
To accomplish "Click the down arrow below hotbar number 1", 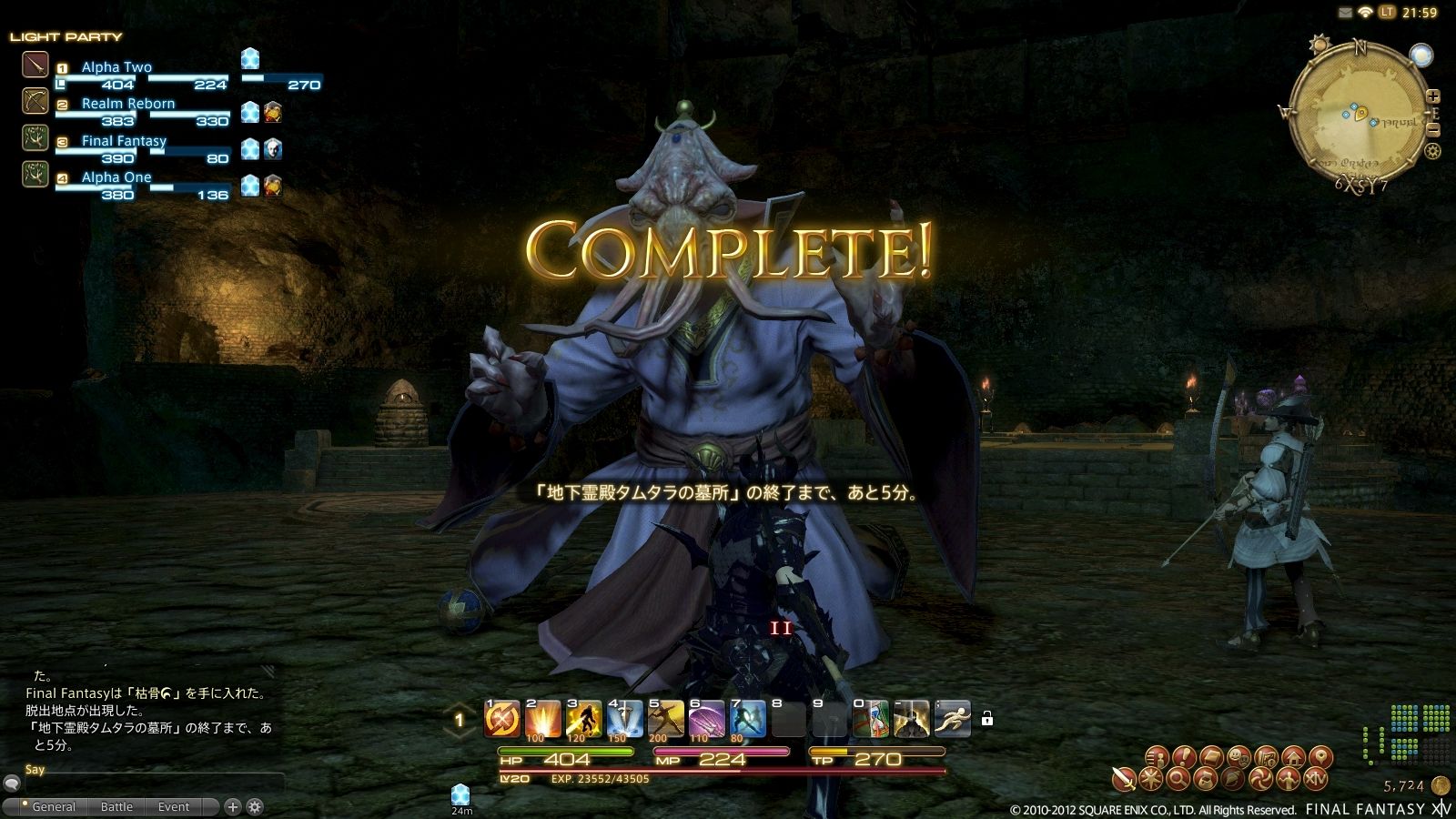I will [460, 734].
